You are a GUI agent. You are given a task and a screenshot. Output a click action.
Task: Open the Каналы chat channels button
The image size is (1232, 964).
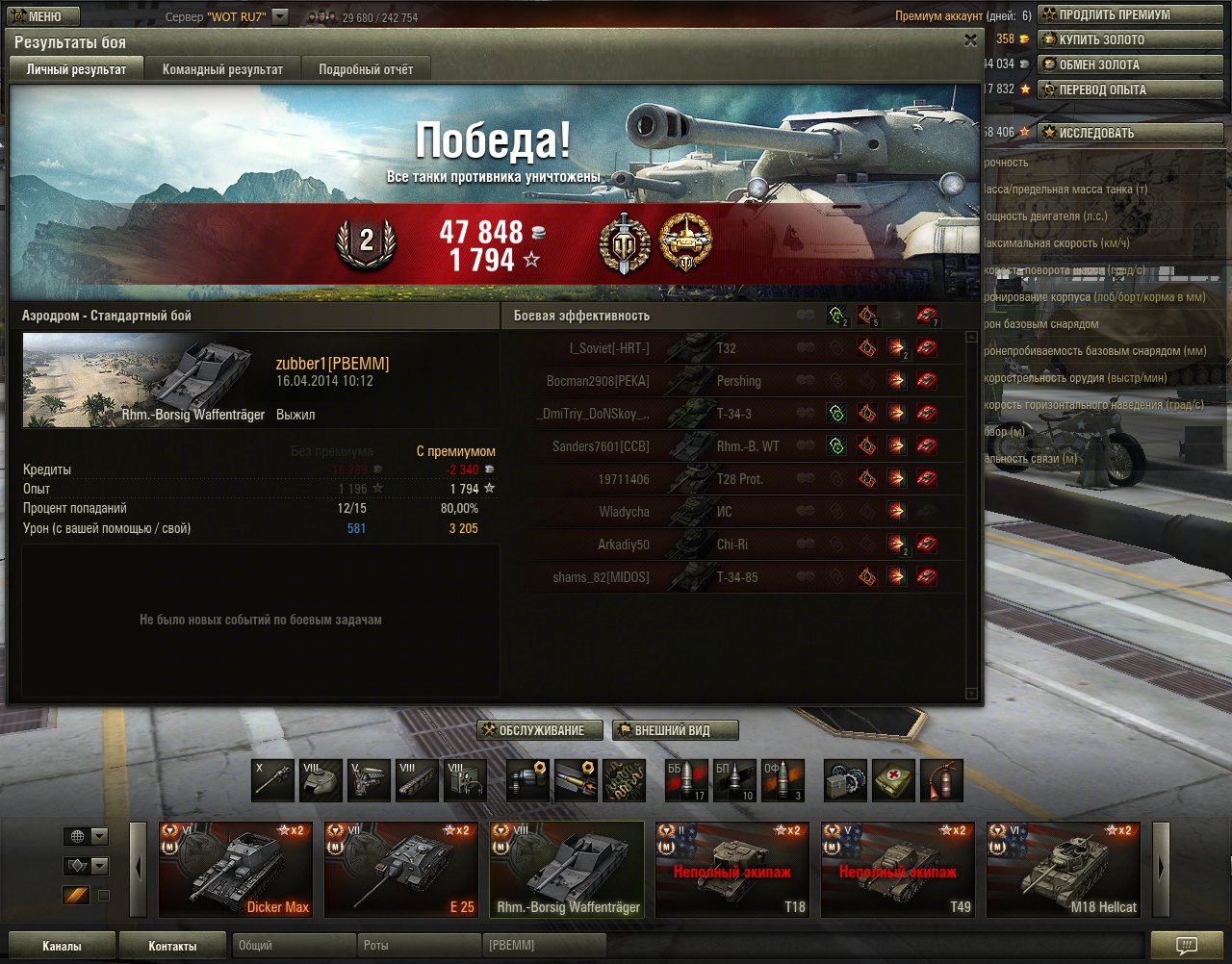(x=62, y=946)
